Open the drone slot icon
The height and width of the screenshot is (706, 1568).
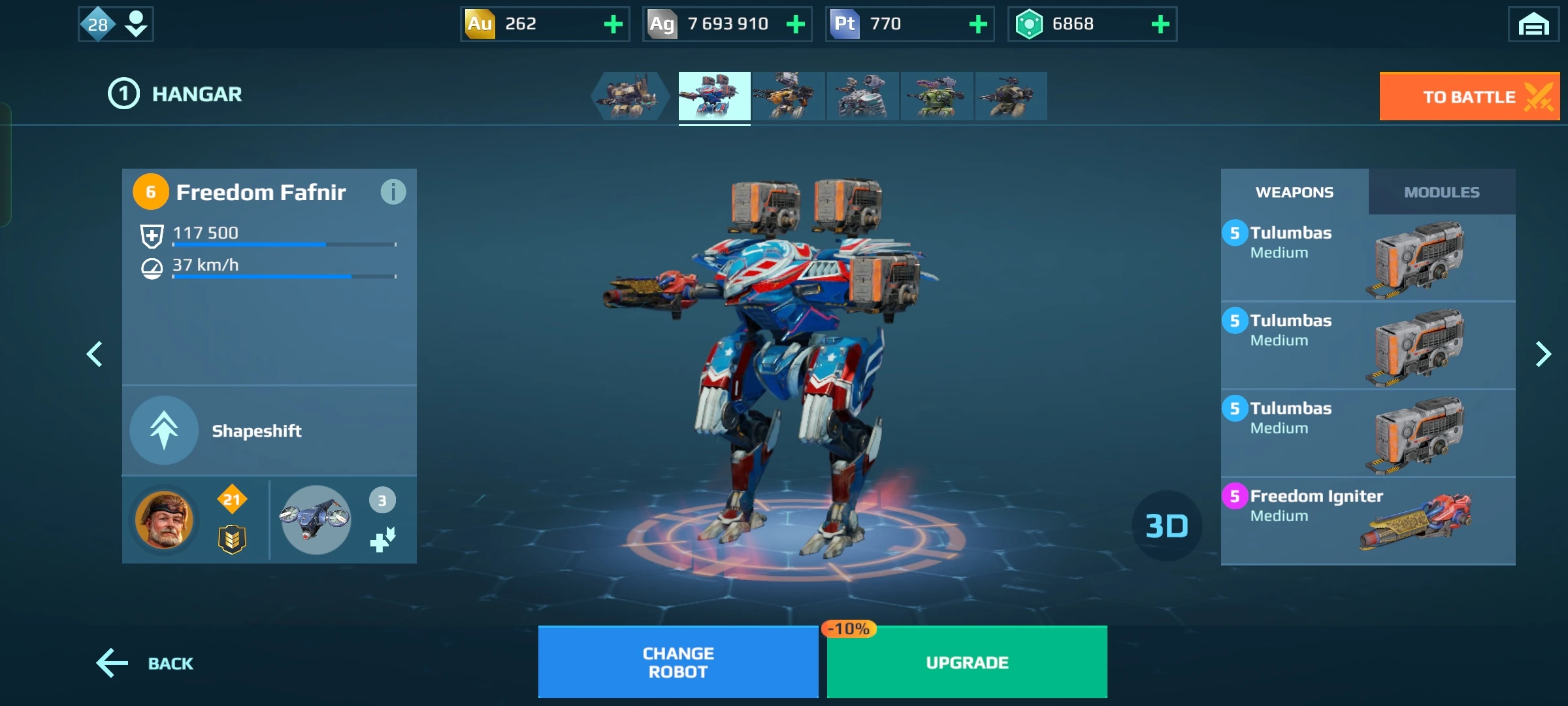315,518
